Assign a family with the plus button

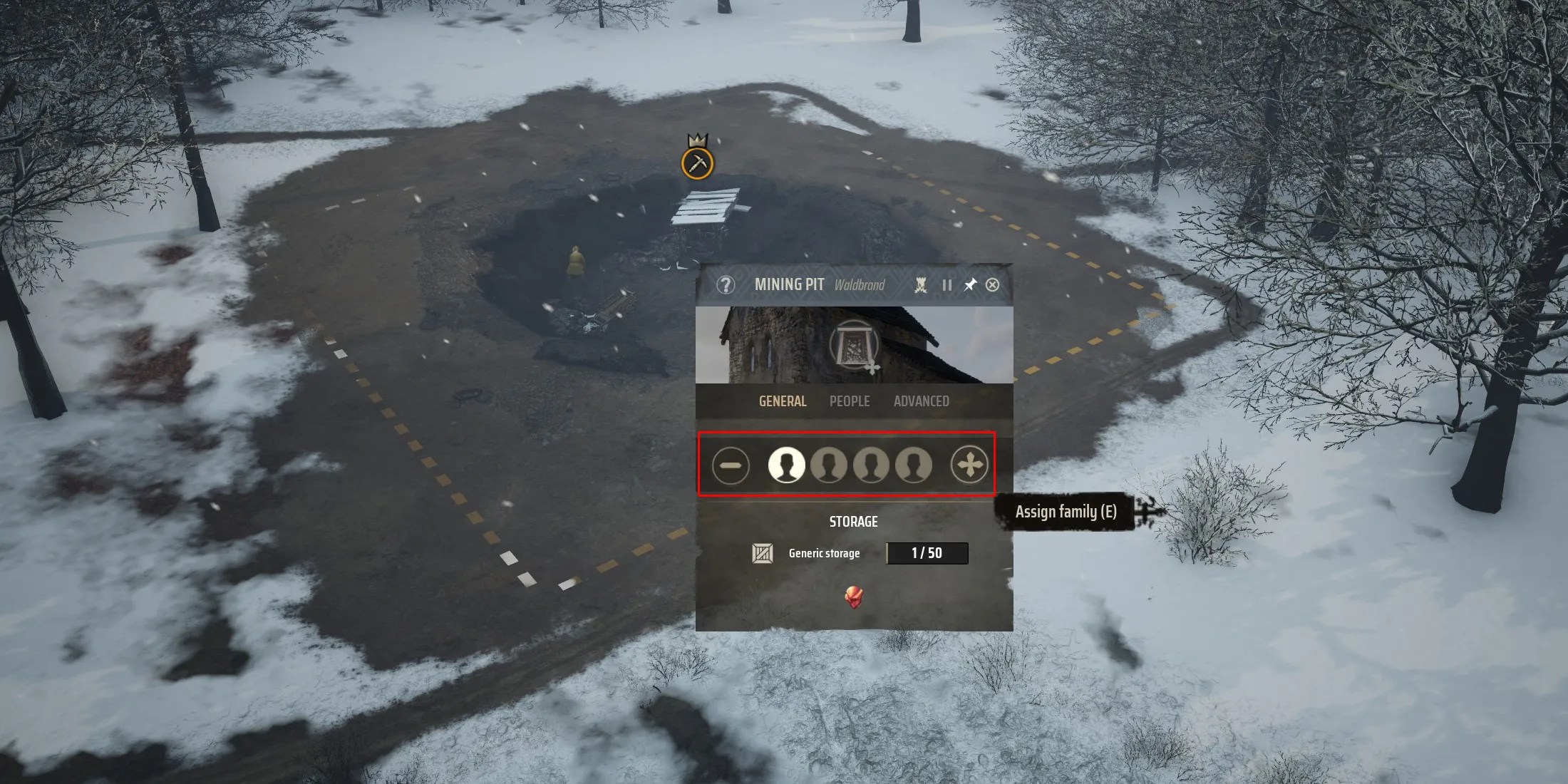[969, 465]
